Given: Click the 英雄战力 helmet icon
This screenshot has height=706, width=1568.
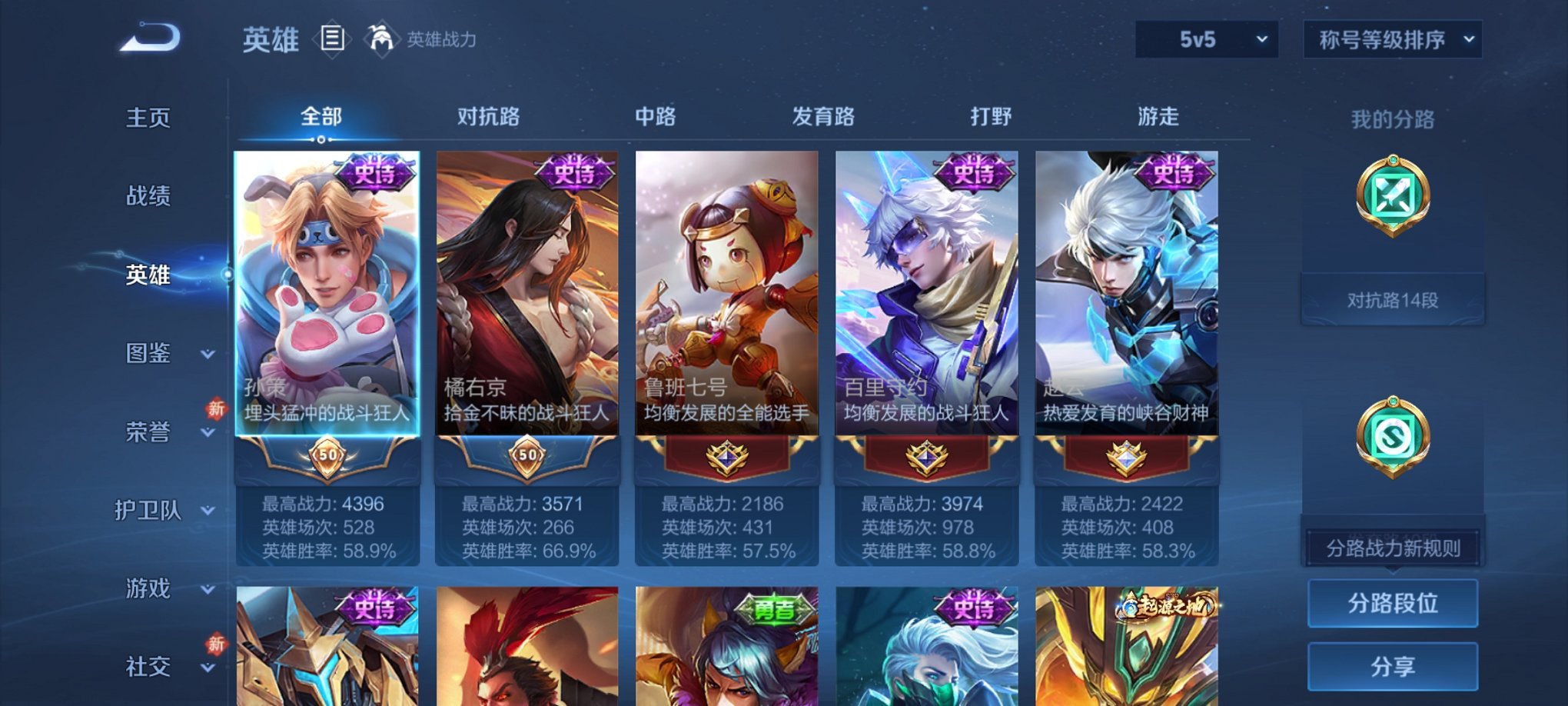Looking at the screenshot, I should click(382, 37).
